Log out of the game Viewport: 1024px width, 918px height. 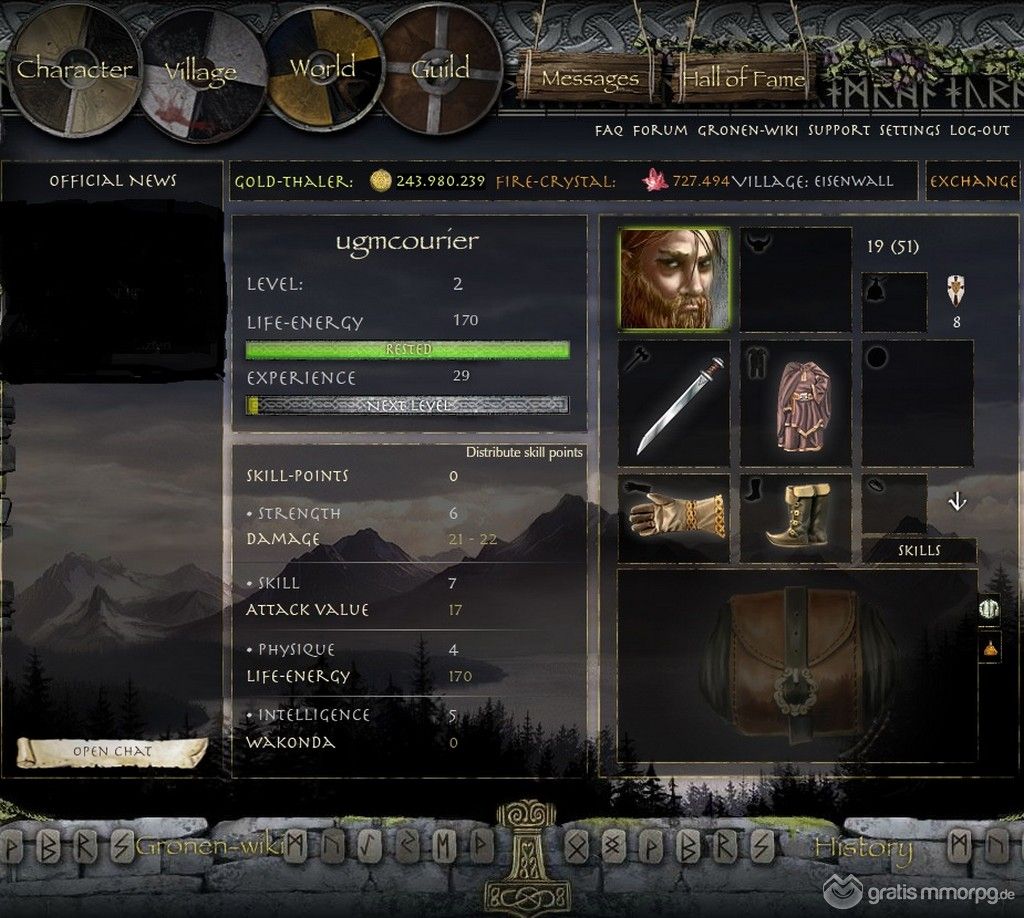click(980, 130)
